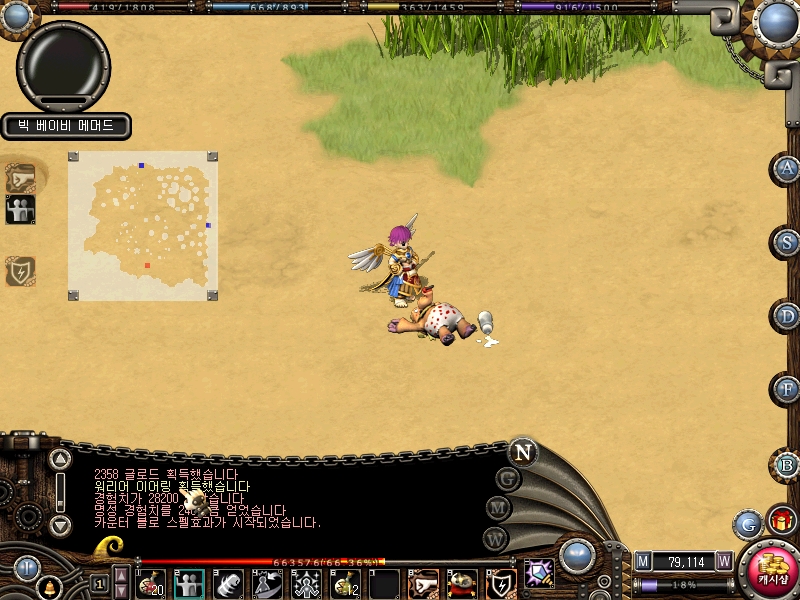
Task: Select the round S side button
Action: tap(788, 243)
